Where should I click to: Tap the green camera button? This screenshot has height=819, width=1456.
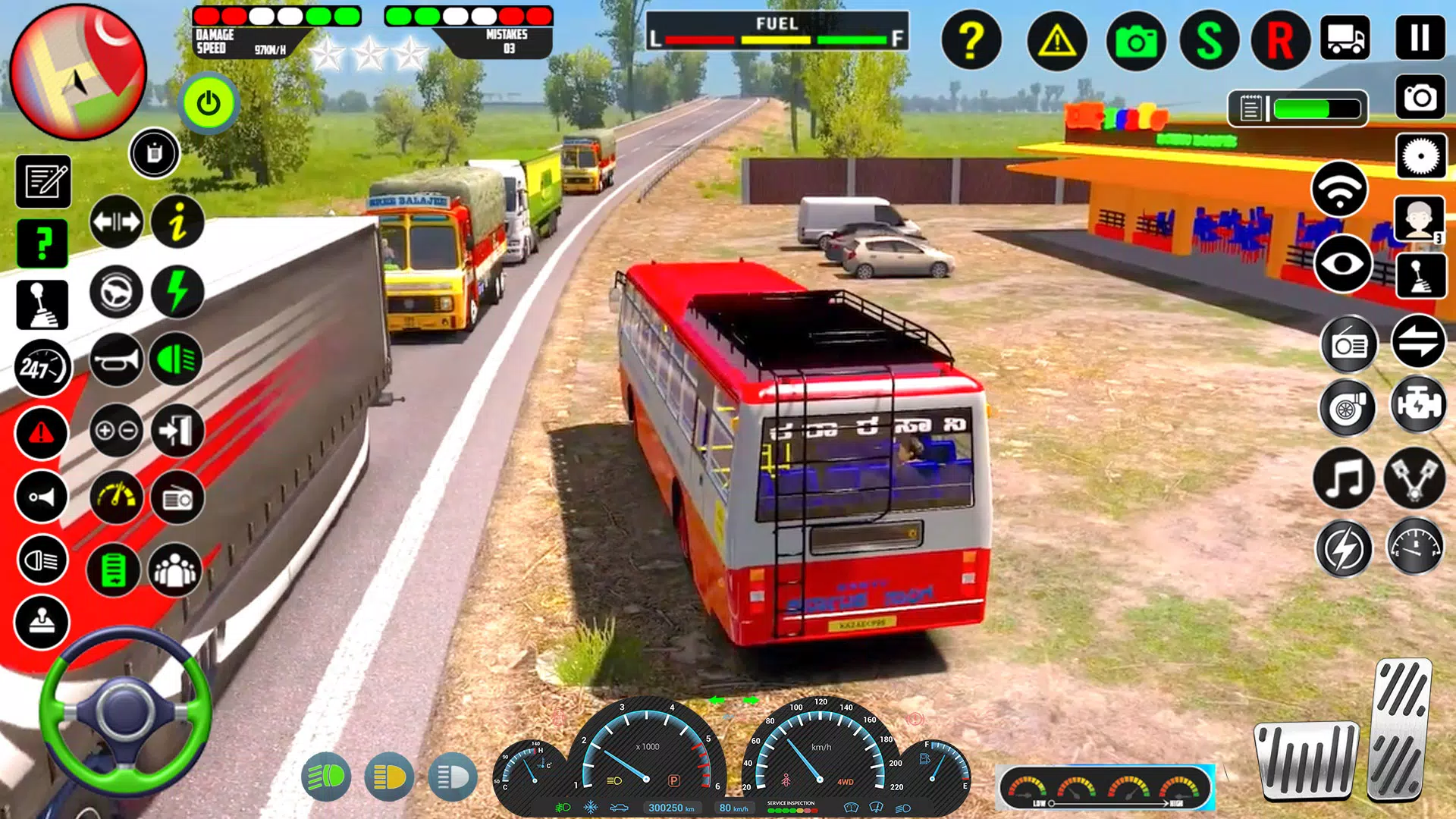[1135, 40]
